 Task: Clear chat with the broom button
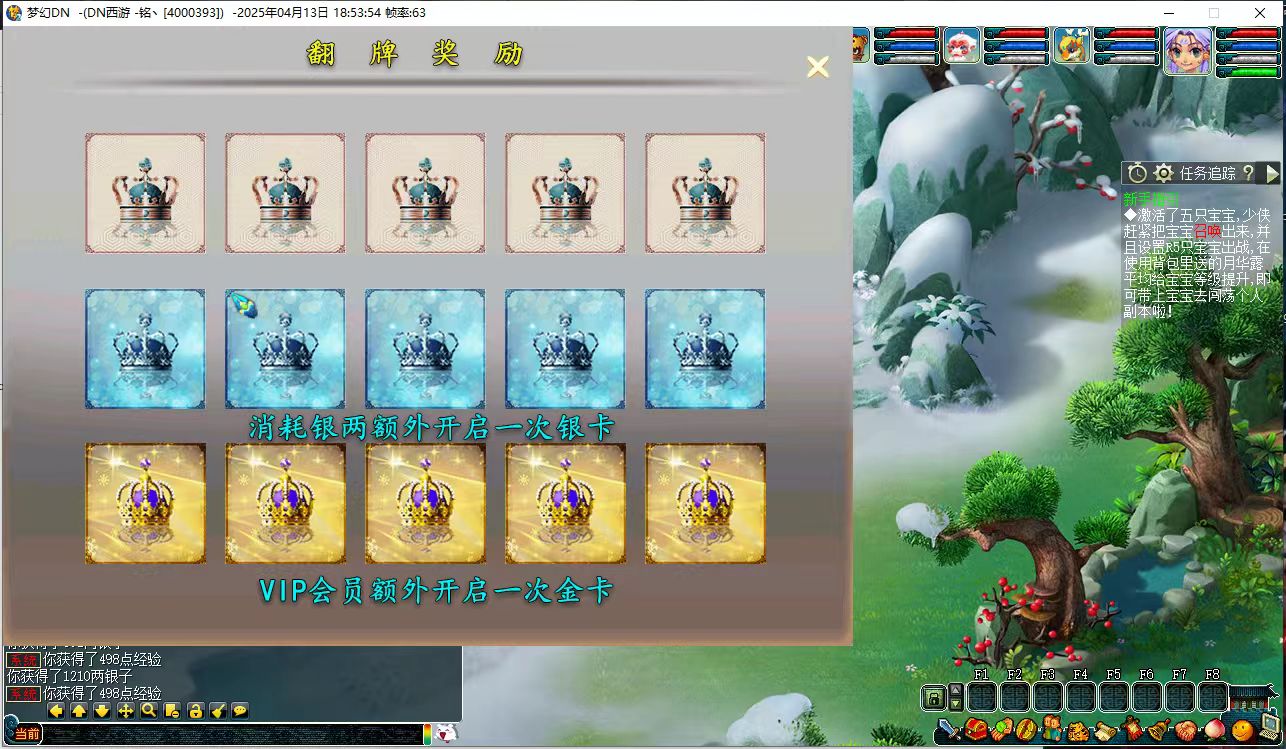pyautogui.click(x=218, y=711)
